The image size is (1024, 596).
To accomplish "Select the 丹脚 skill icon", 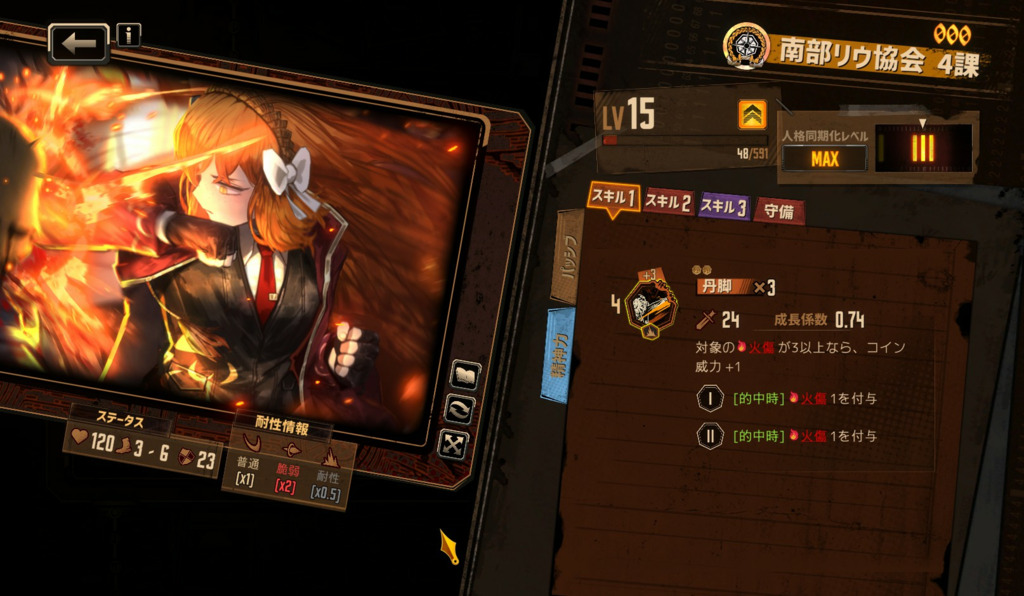I will click(x=645, y=304).
